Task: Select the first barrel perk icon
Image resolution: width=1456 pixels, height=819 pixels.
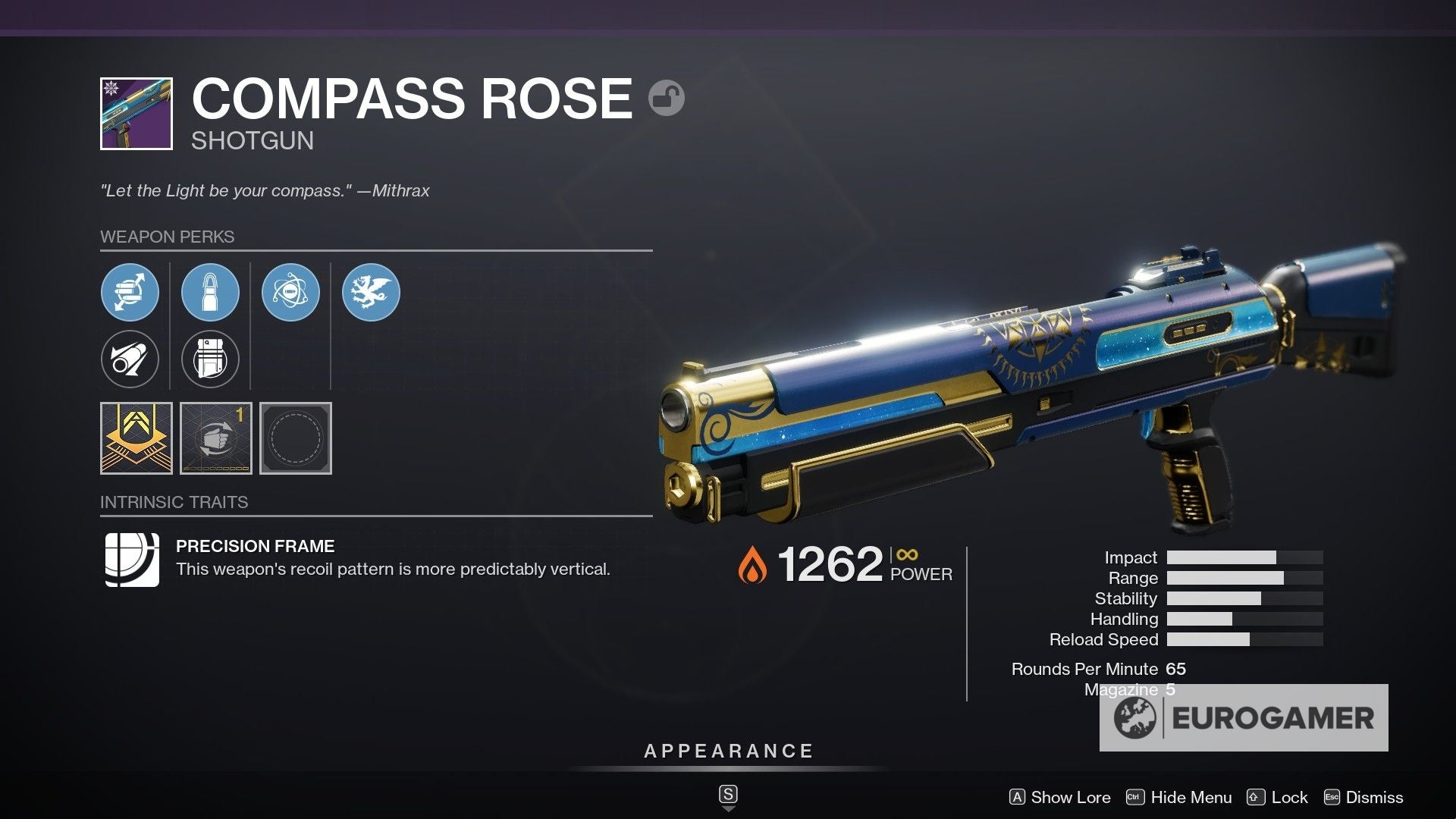Action: coord(130,292)
